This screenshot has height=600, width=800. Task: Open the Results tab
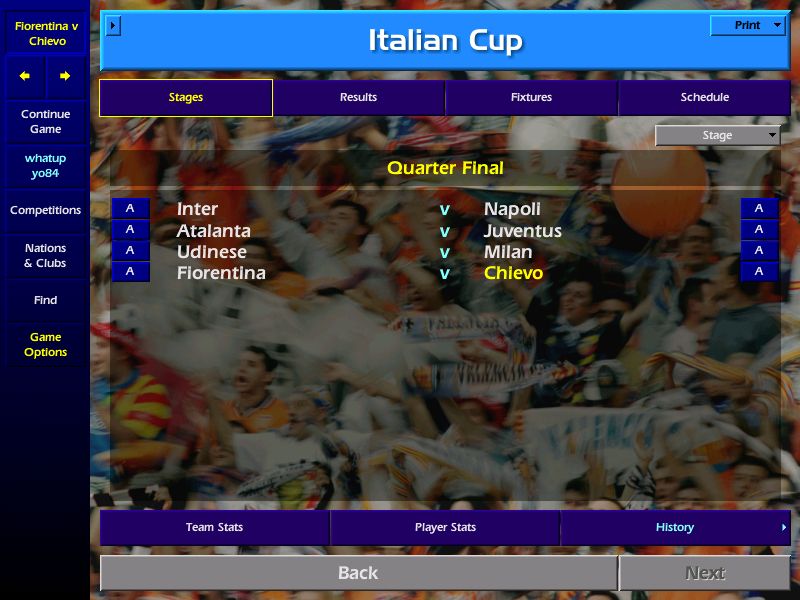(358, 97)
